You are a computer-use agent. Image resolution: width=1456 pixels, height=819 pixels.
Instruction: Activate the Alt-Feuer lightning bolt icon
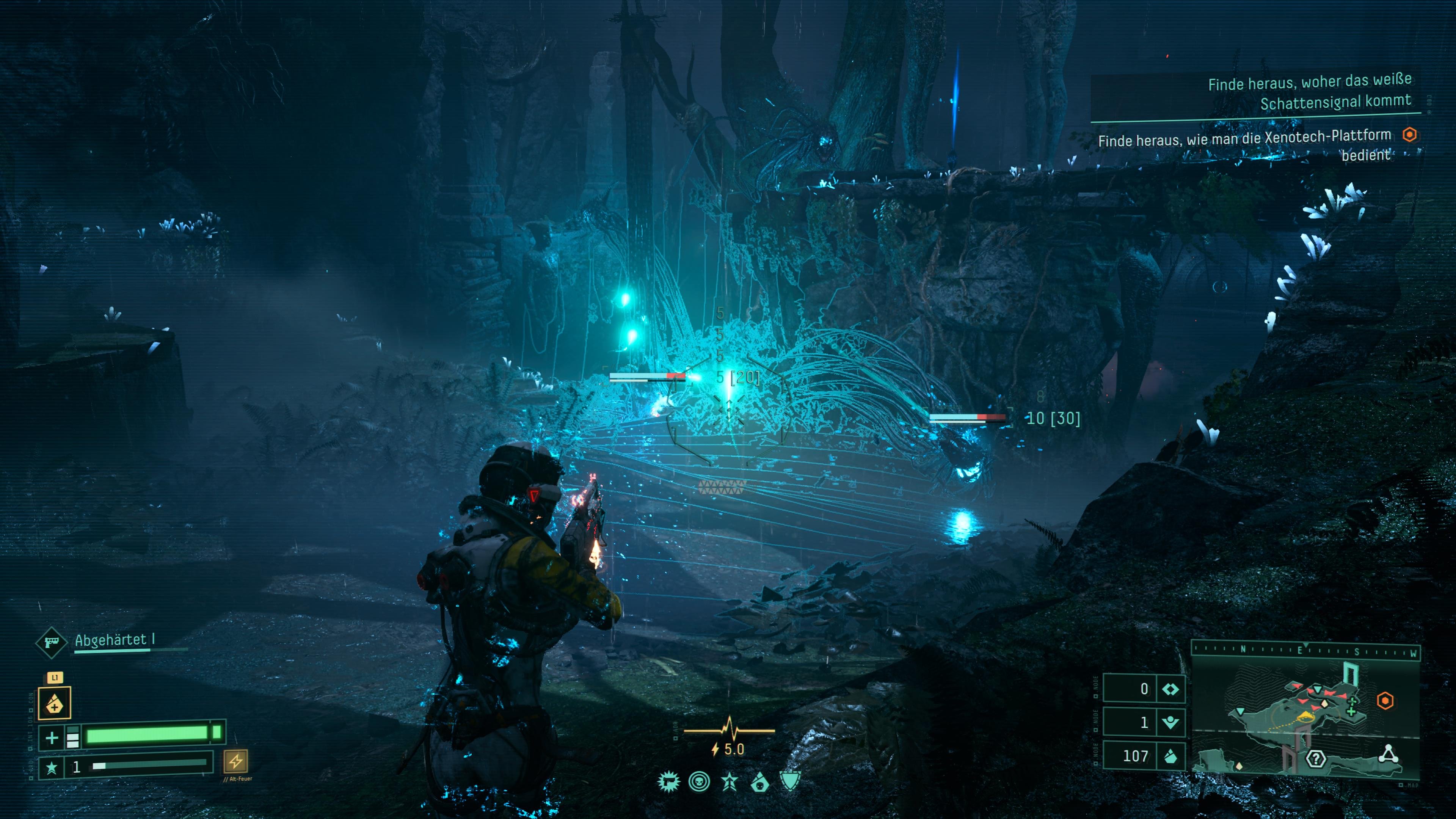pyautogui.click(x=235, y=761)
